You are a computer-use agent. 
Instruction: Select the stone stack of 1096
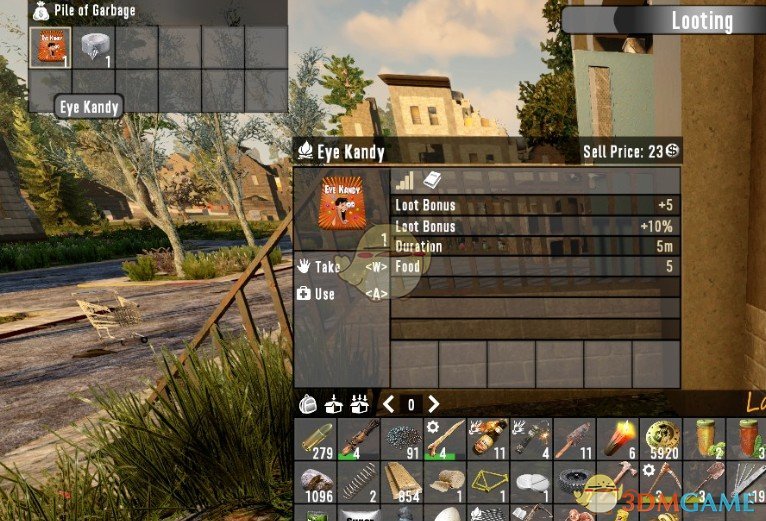click(316, 483)
